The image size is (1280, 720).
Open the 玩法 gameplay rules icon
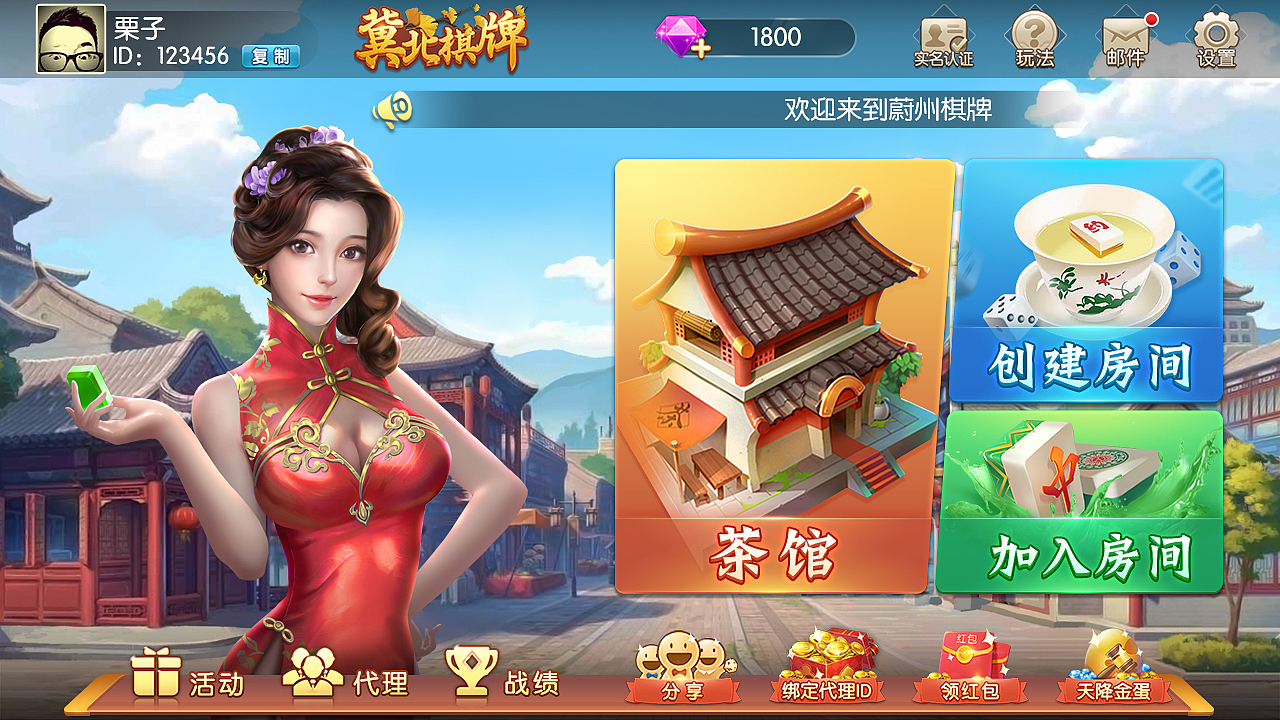tap(1033, 38)
